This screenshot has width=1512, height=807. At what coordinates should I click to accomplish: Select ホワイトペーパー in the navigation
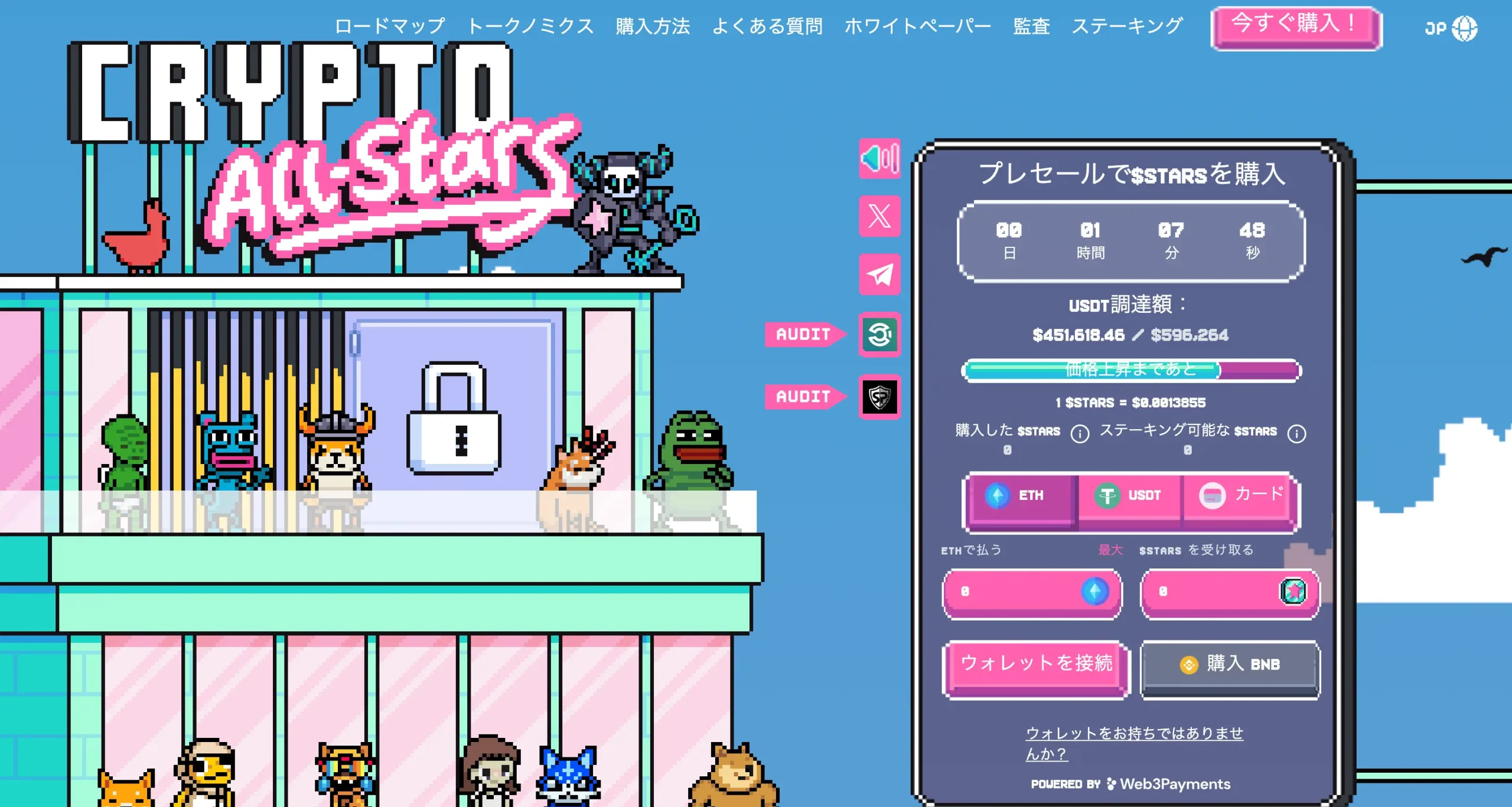918,27
